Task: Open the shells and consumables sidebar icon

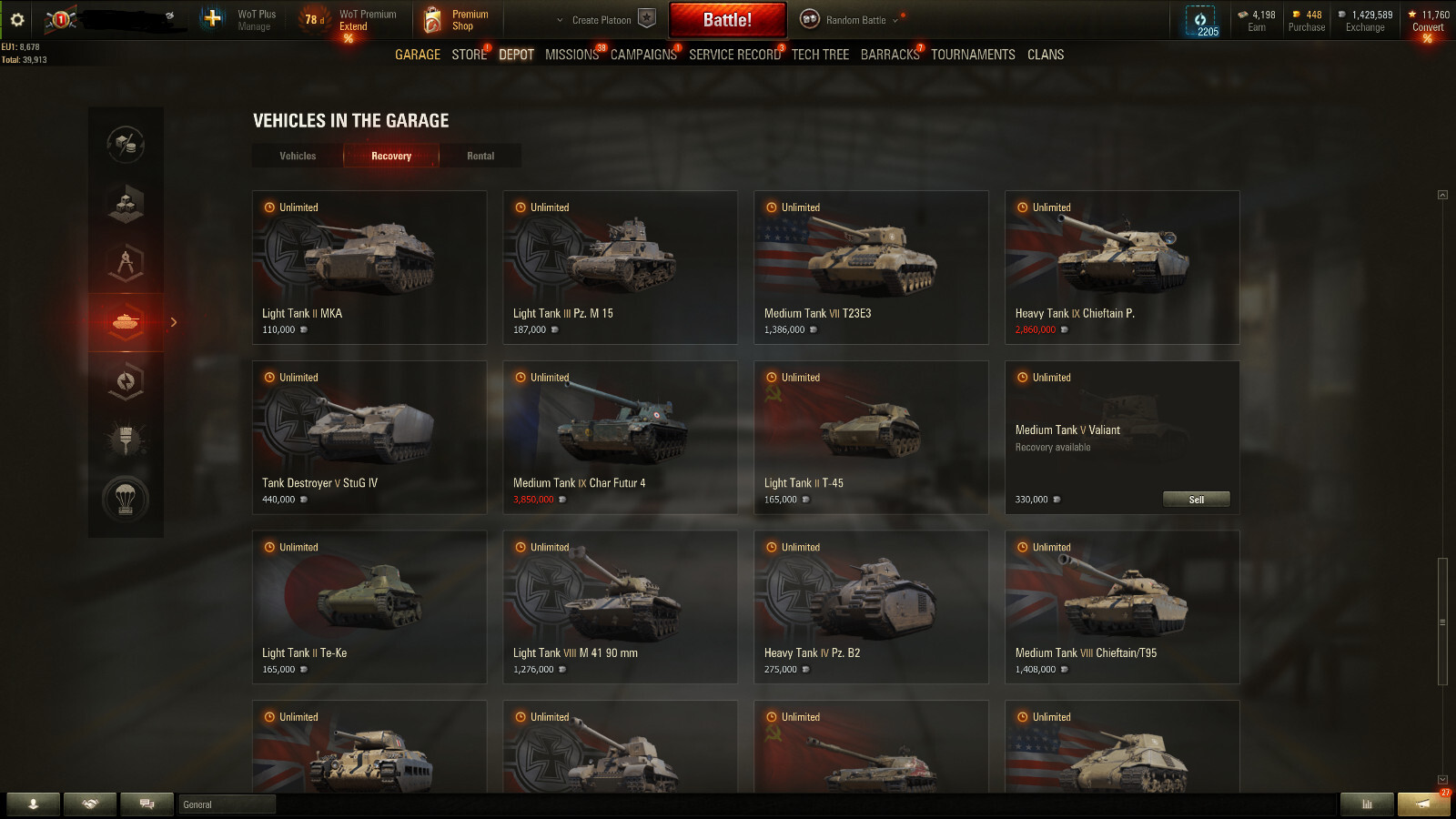Action: click(126, 142)
